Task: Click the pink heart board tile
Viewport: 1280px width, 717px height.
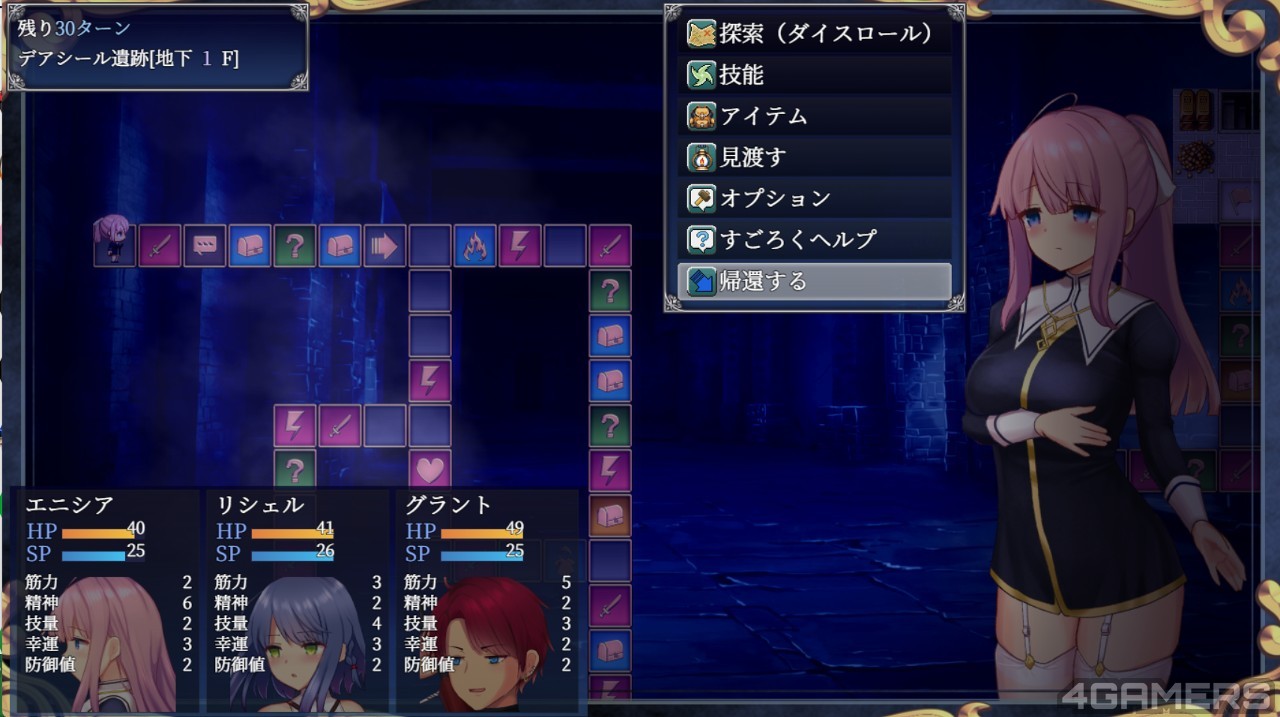Action: tap(430, 467)
